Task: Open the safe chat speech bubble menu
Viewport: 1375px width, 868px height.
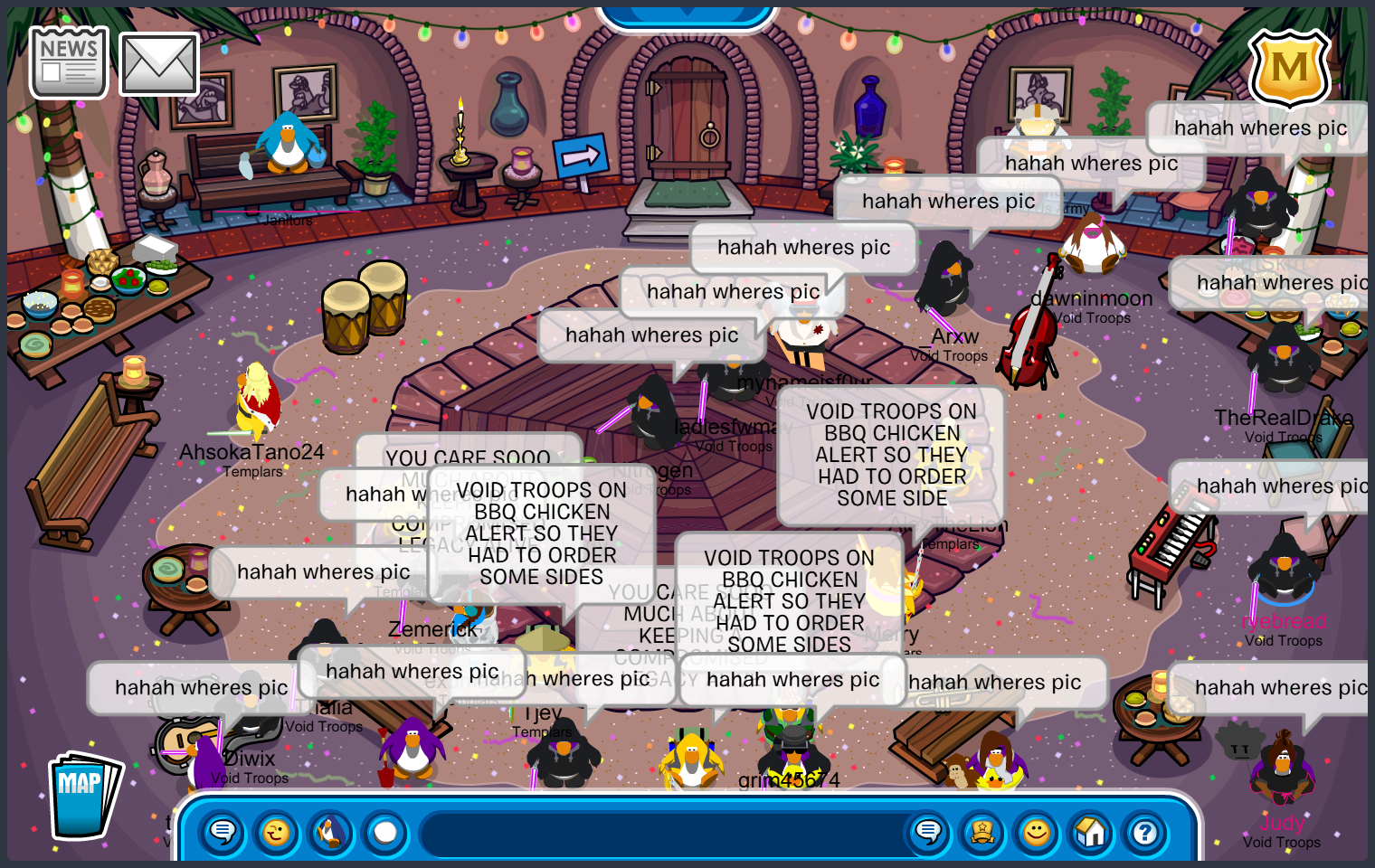Action: click(223, 832)
